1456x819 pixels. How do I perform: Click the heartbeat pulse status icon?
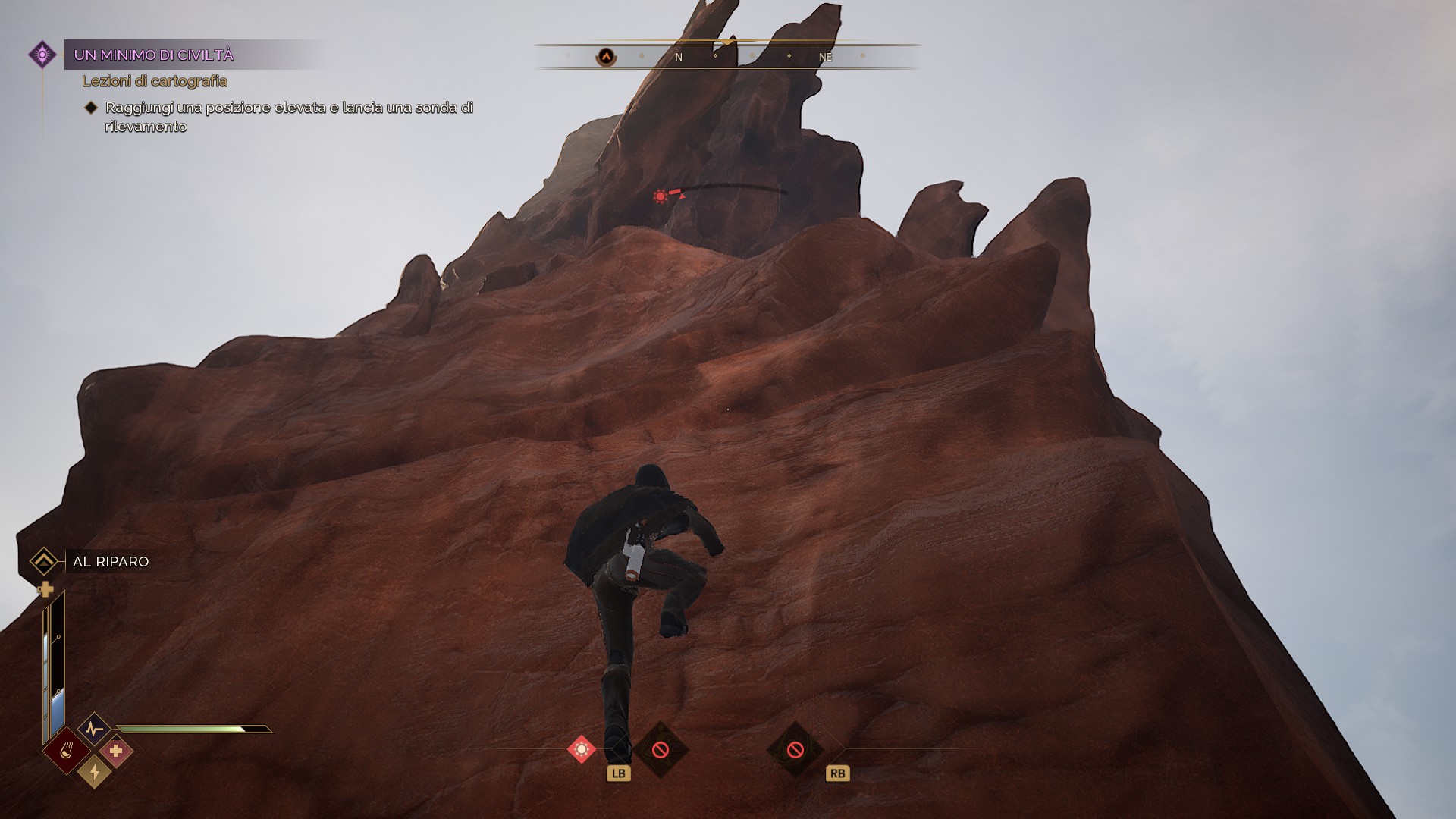click(x=94, y=730)
